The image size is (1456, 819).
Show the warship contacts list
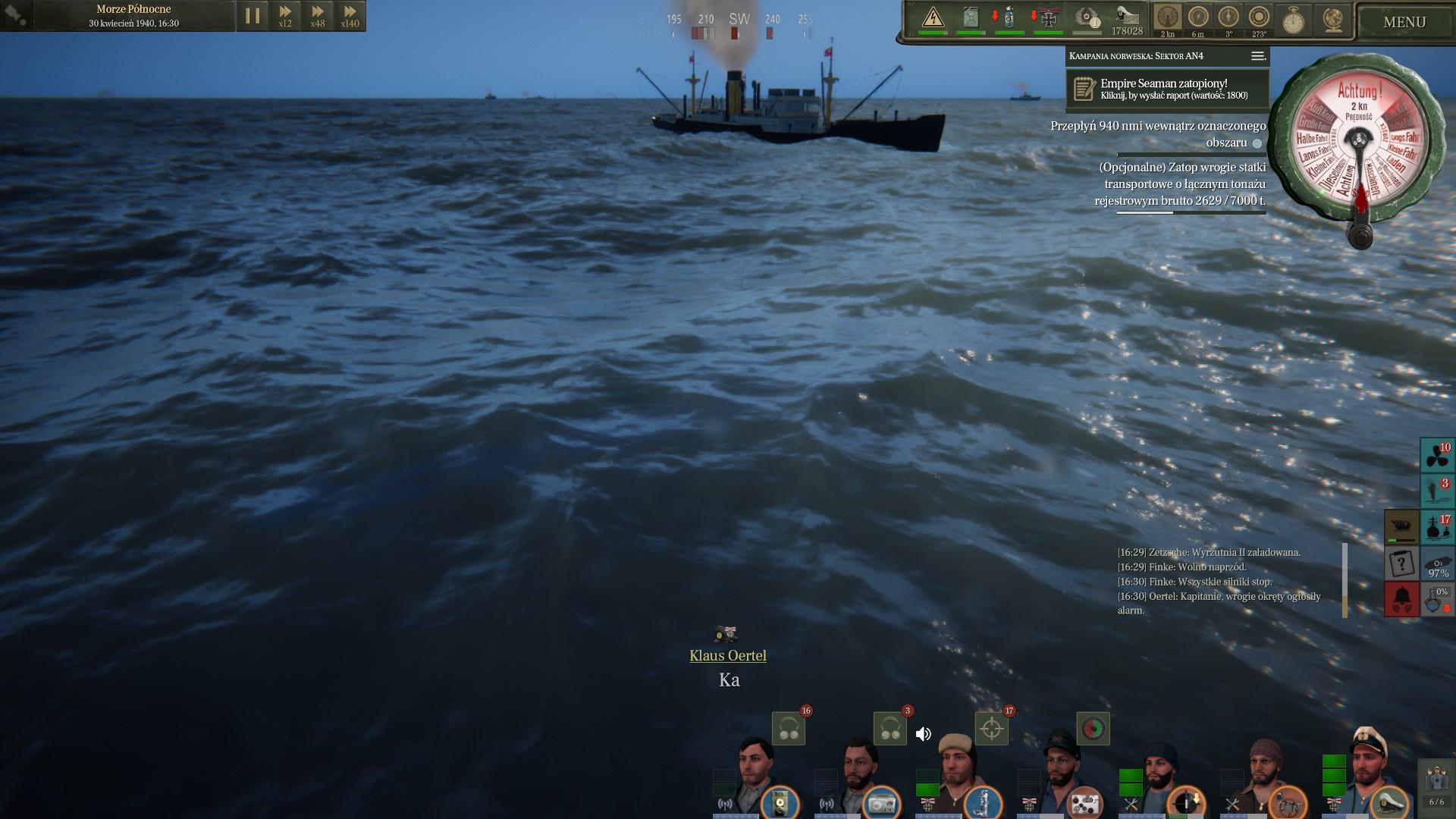tap(1437, 527)
